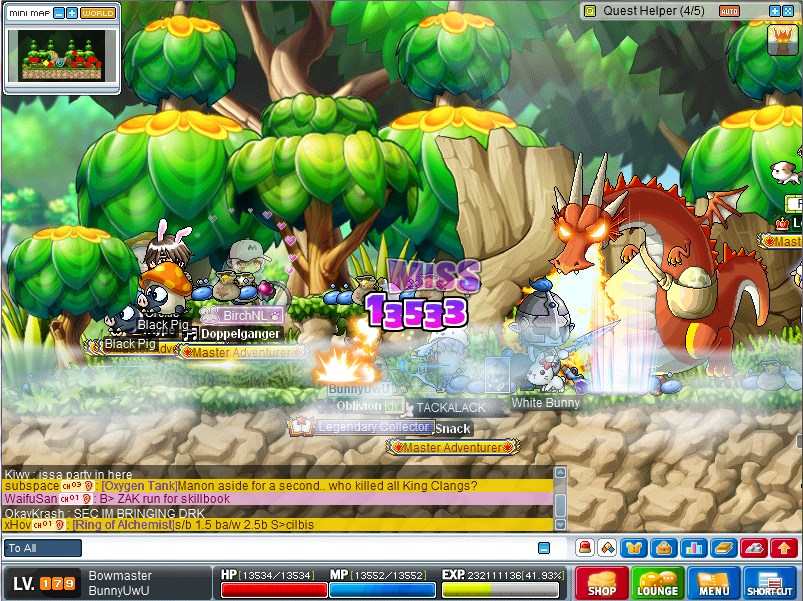Open the stats bar-chart icon

click(x=694, y=547)
